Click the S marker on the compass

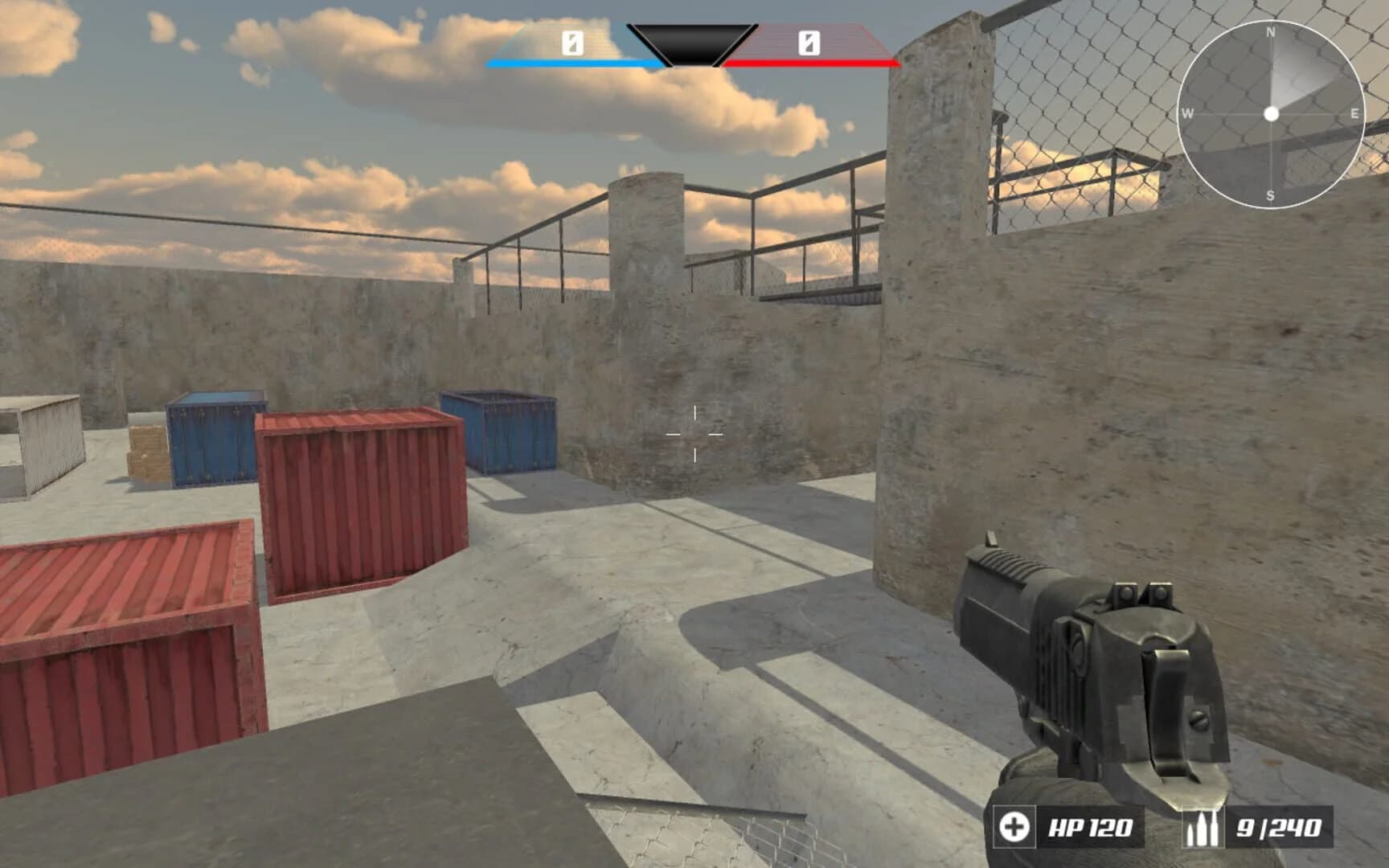[1272, 194]
